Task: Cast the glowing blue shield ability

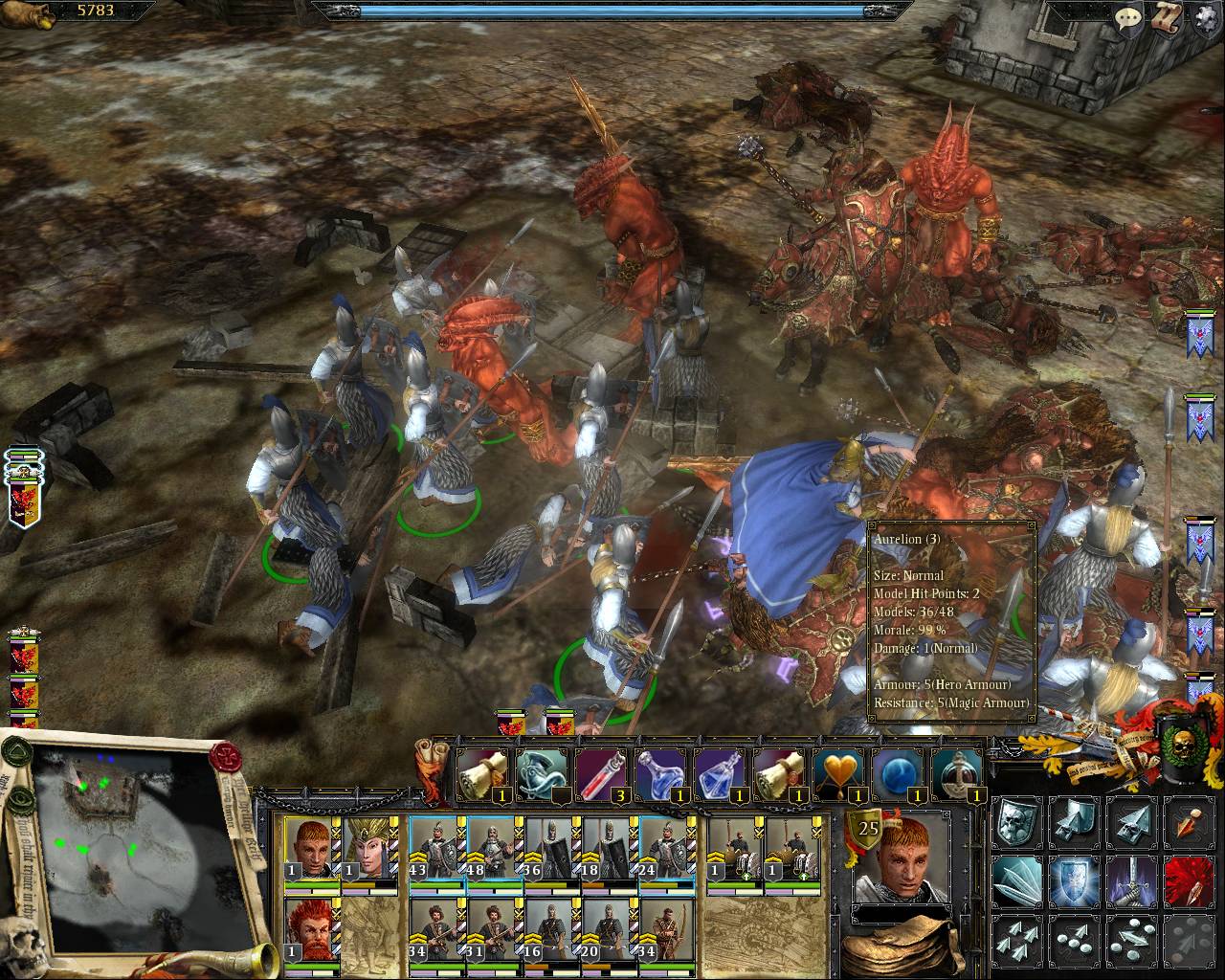Action: (1073, 880)
